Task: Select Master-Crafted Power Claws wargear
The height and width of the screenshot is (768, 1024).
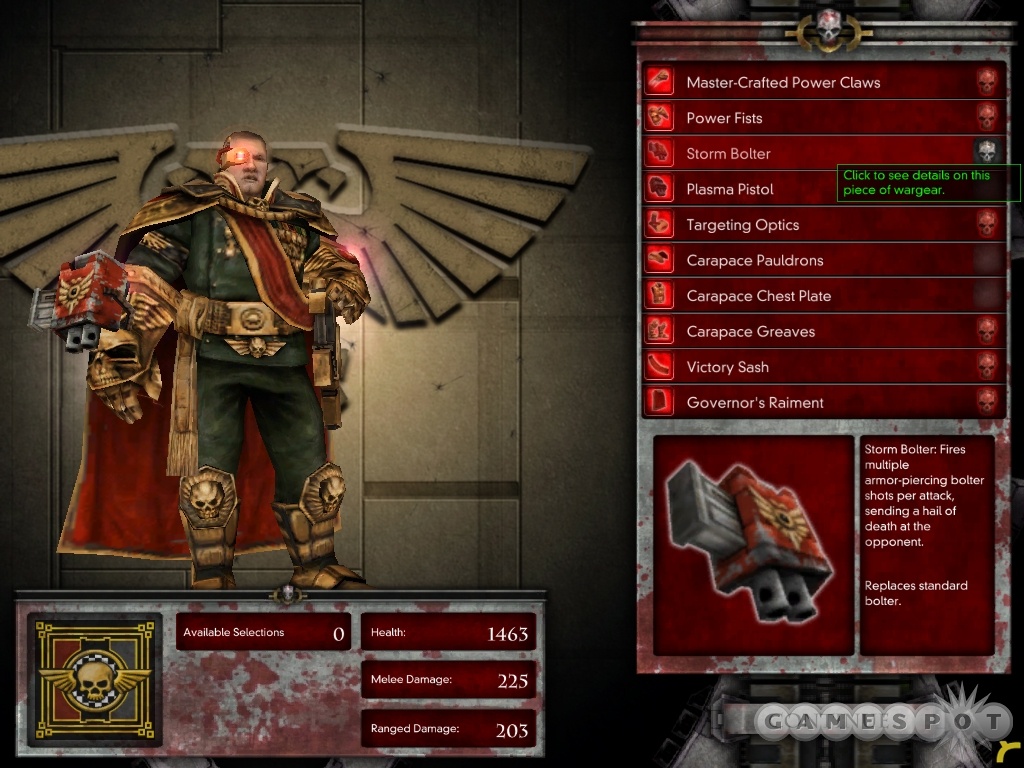Action: (x=783, y=83)
